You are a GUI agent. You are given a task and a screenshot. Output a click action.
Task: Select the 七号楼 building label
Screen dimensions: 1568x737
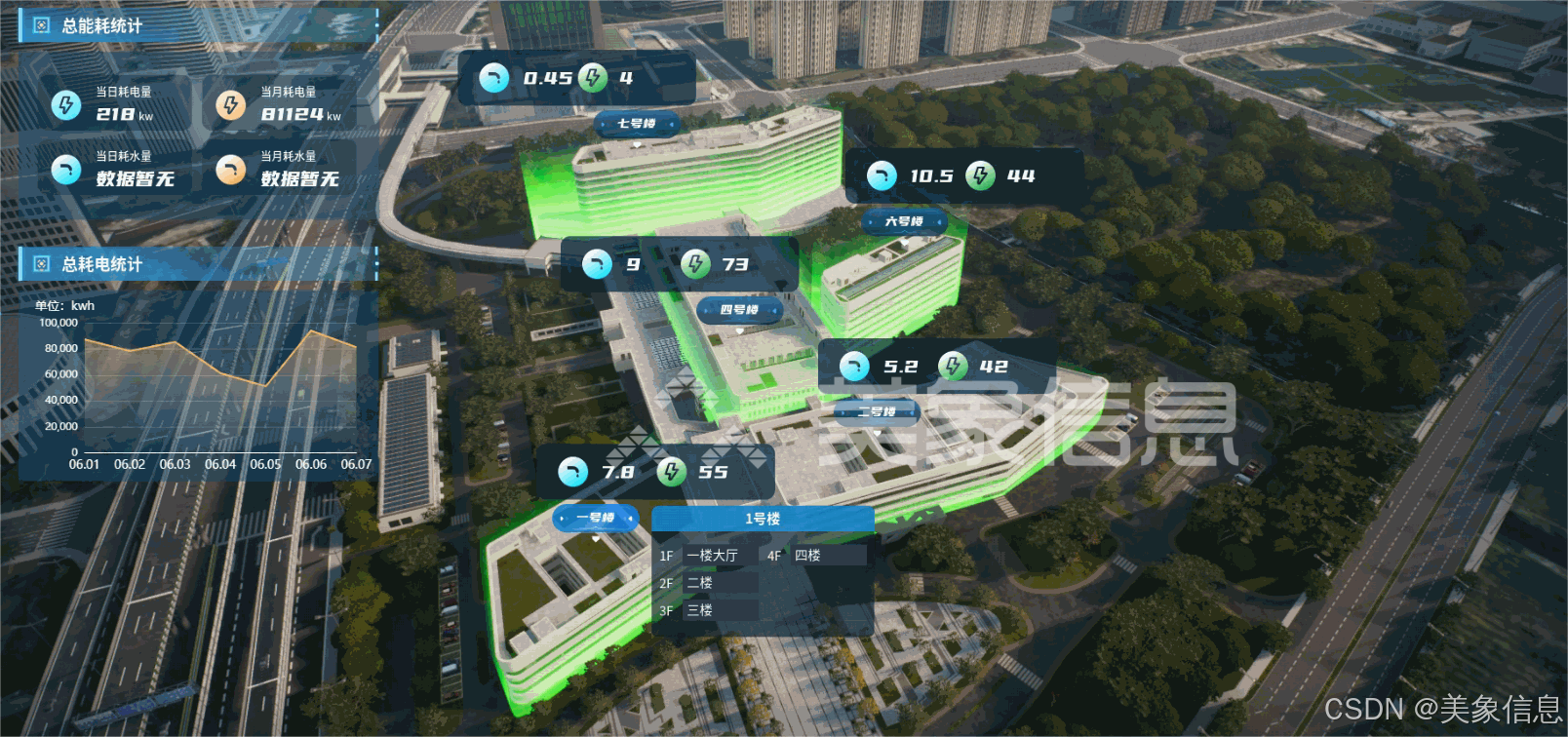coord(637,124)
